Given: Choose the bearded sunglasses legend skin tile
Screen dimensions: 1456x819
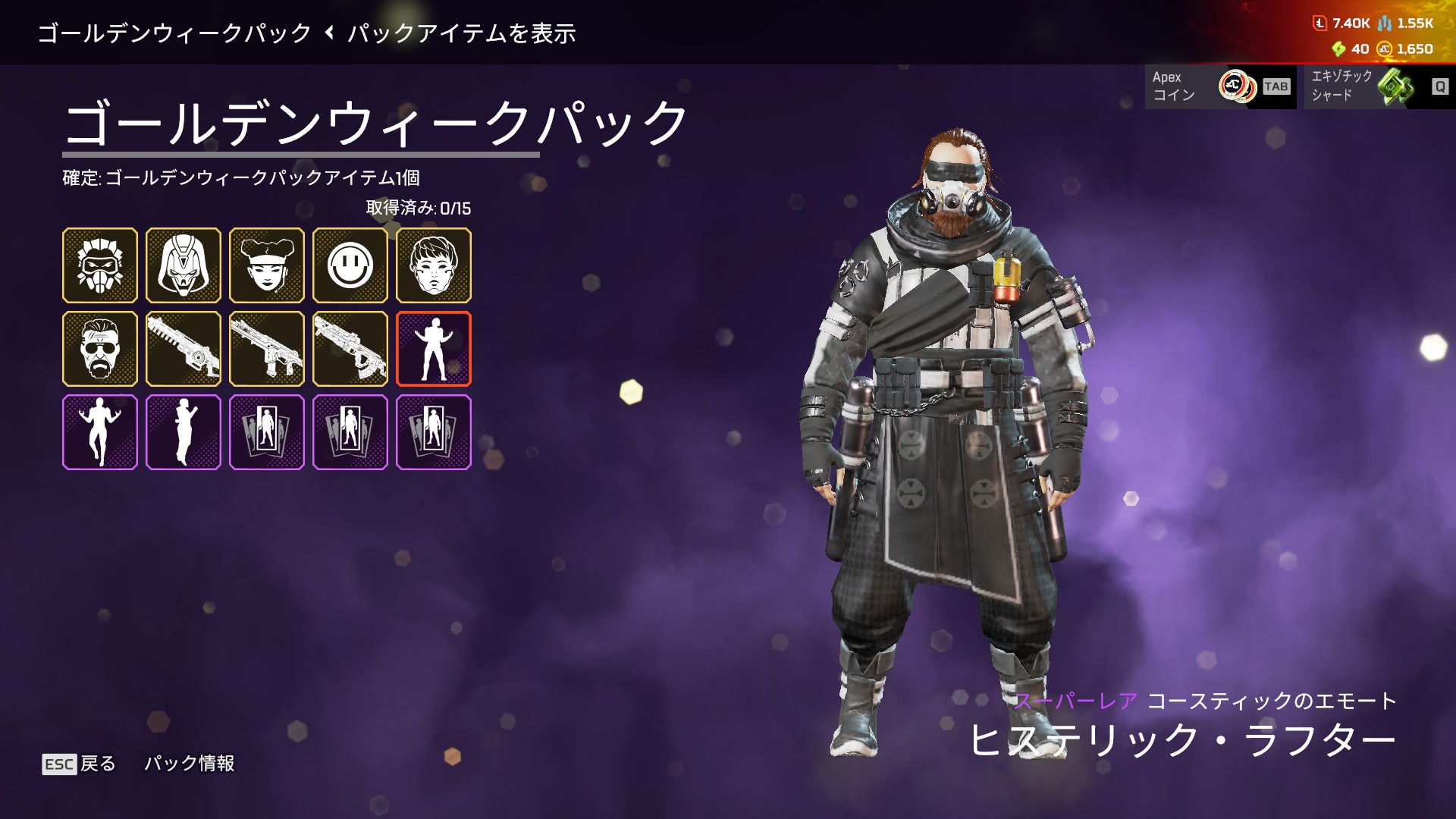Looking at the screenshot, I should coord(100,349).
